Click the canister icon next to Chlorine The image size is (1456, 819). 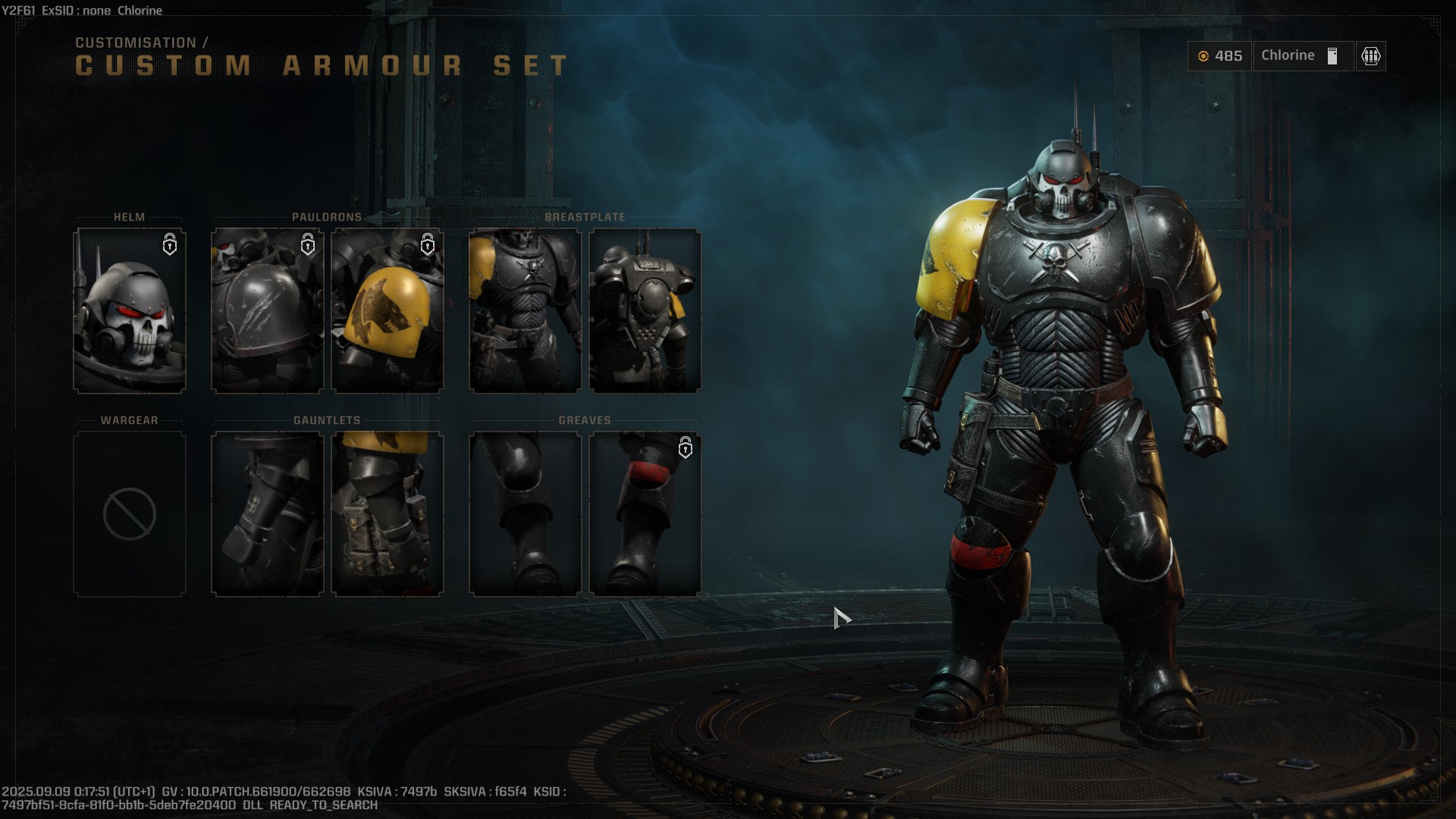pyautogui.click(x=1332, y=55)
